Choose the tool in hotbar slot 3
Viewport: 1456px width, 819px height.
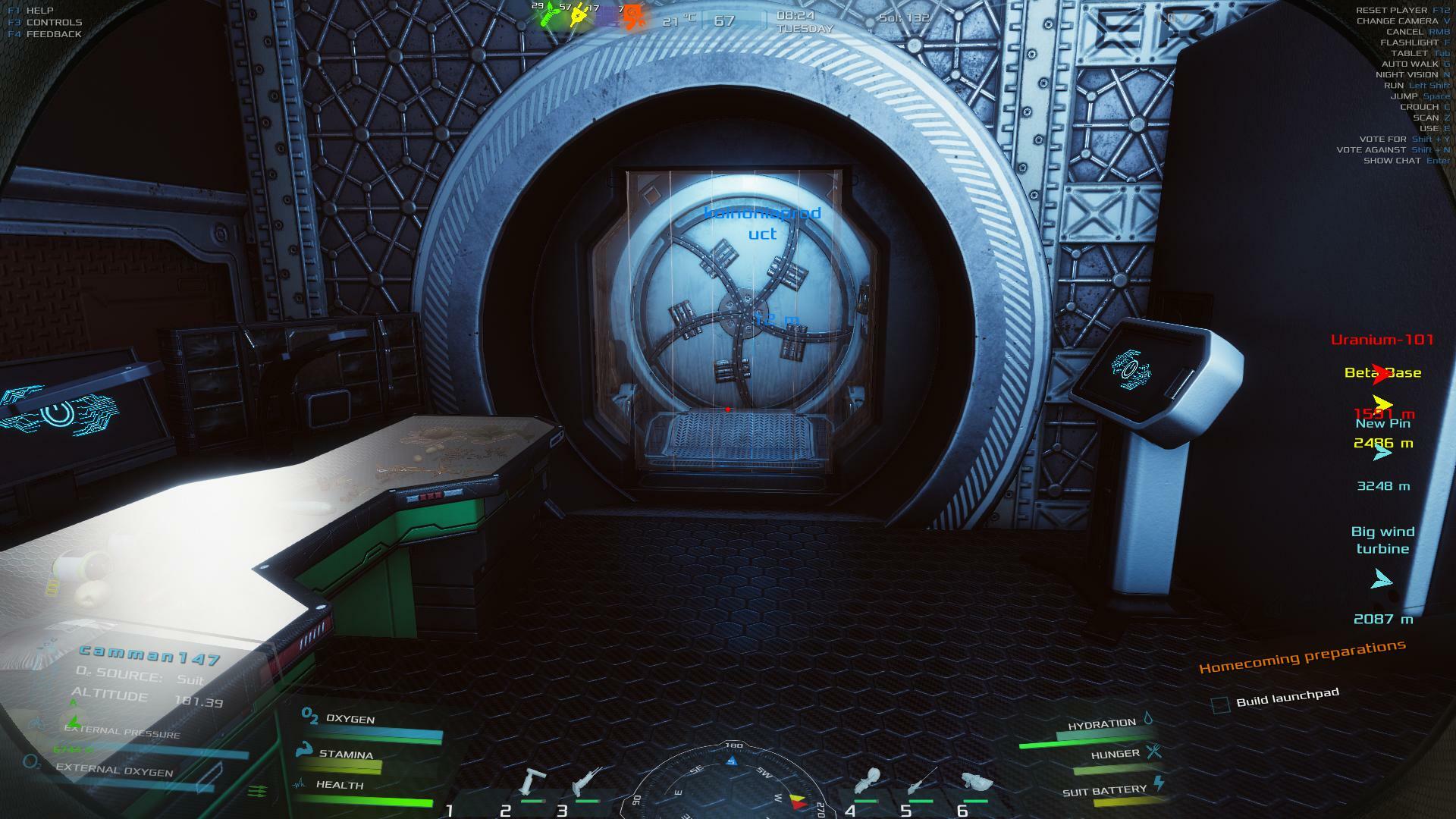click(588, 781)
